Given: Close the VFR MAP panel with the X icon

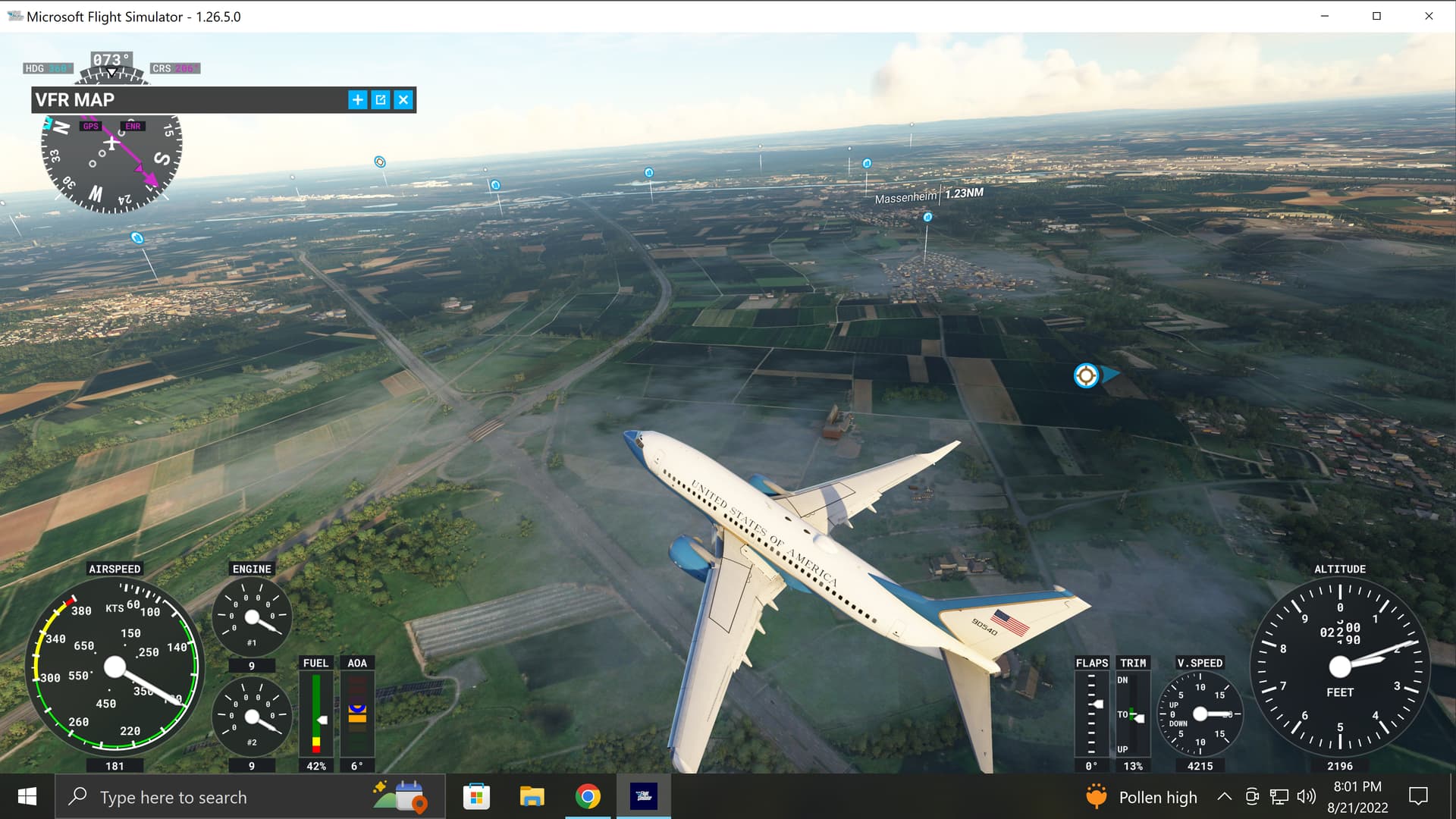Looking at the screenshot, I should pos(403,99).
